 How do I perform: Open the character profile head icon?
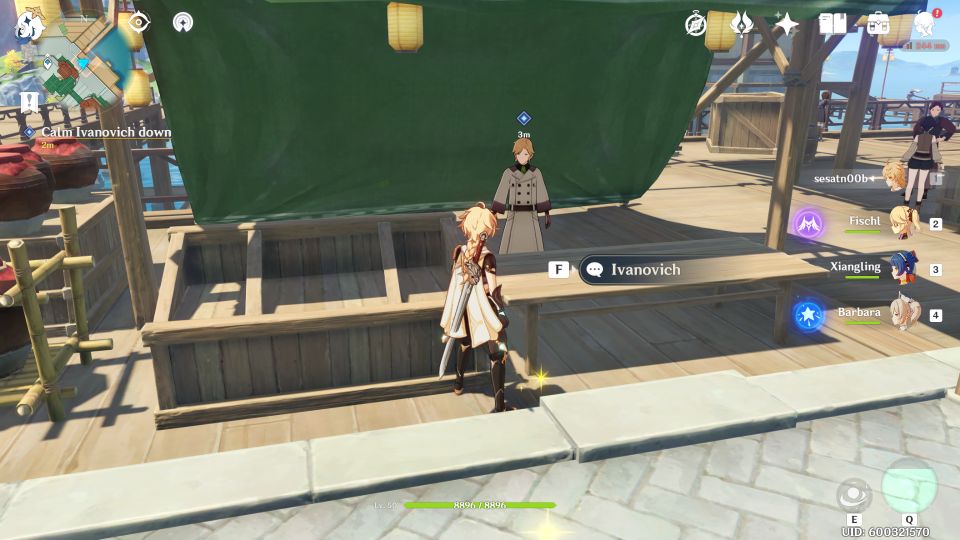click(x=925, y=24)
